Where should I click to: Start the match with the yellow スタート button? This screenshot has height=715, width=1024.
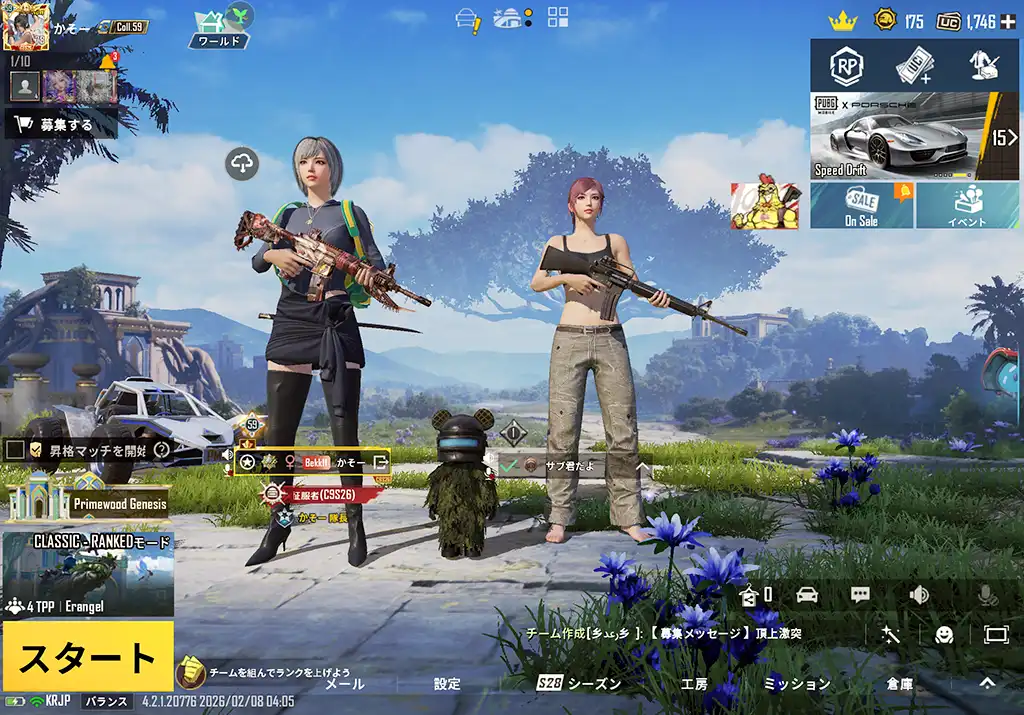[x=87, y=656]
